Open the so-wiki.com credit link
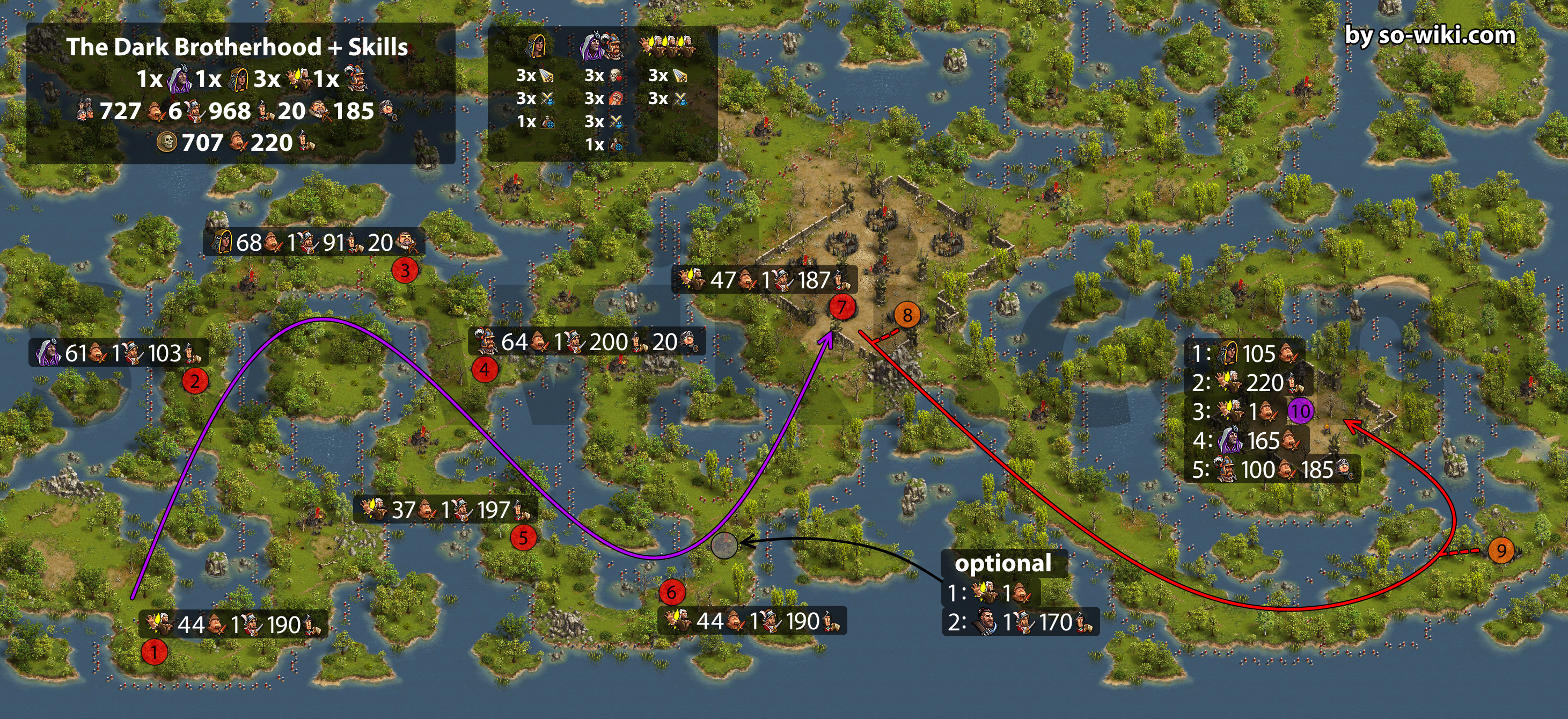Viewport: 1568px width, 719px height. point(1430,35)
